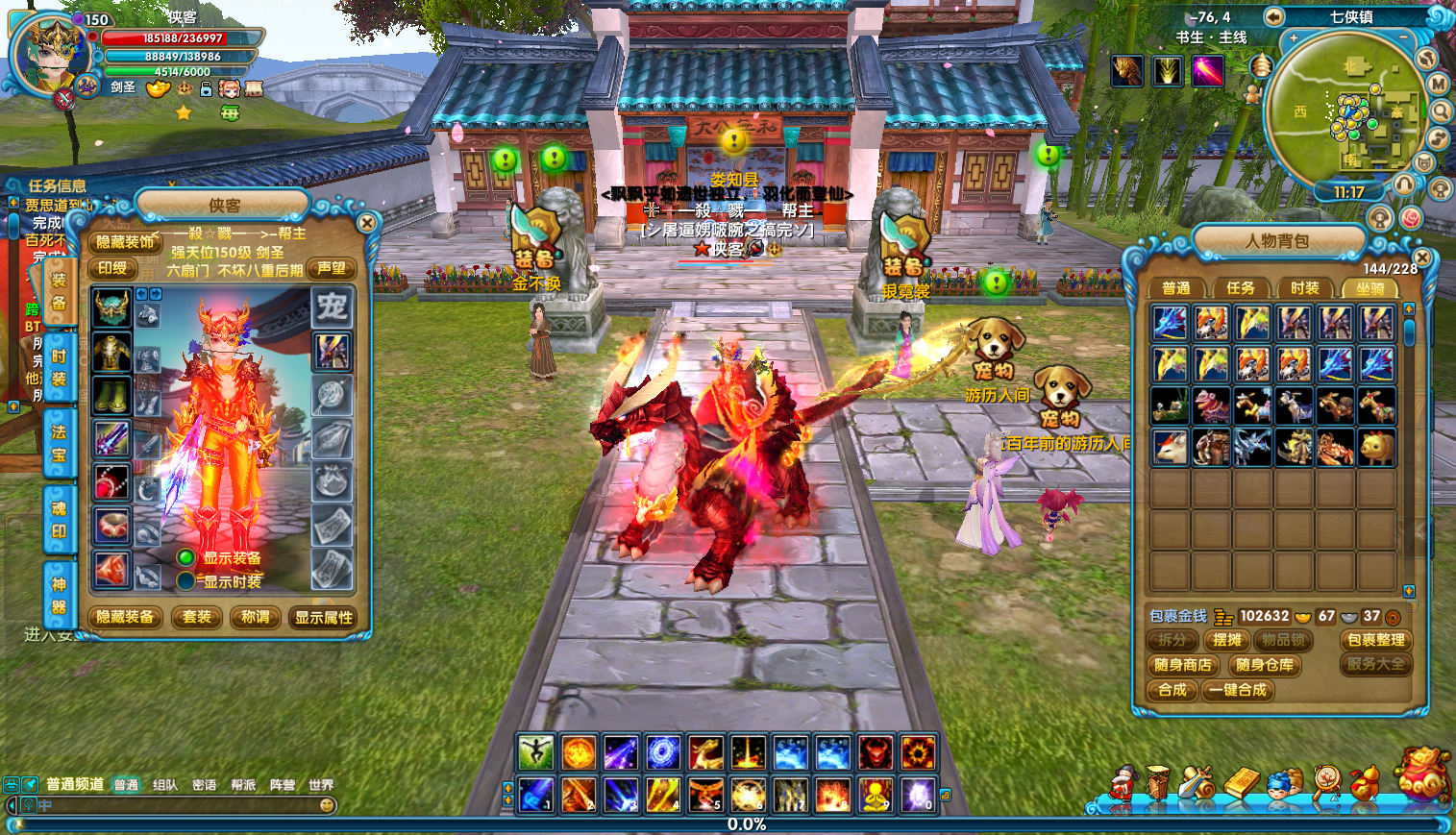Open the 套装 set panel
The width and height of the screenshot is (1456, 835).
pos(197,617)
